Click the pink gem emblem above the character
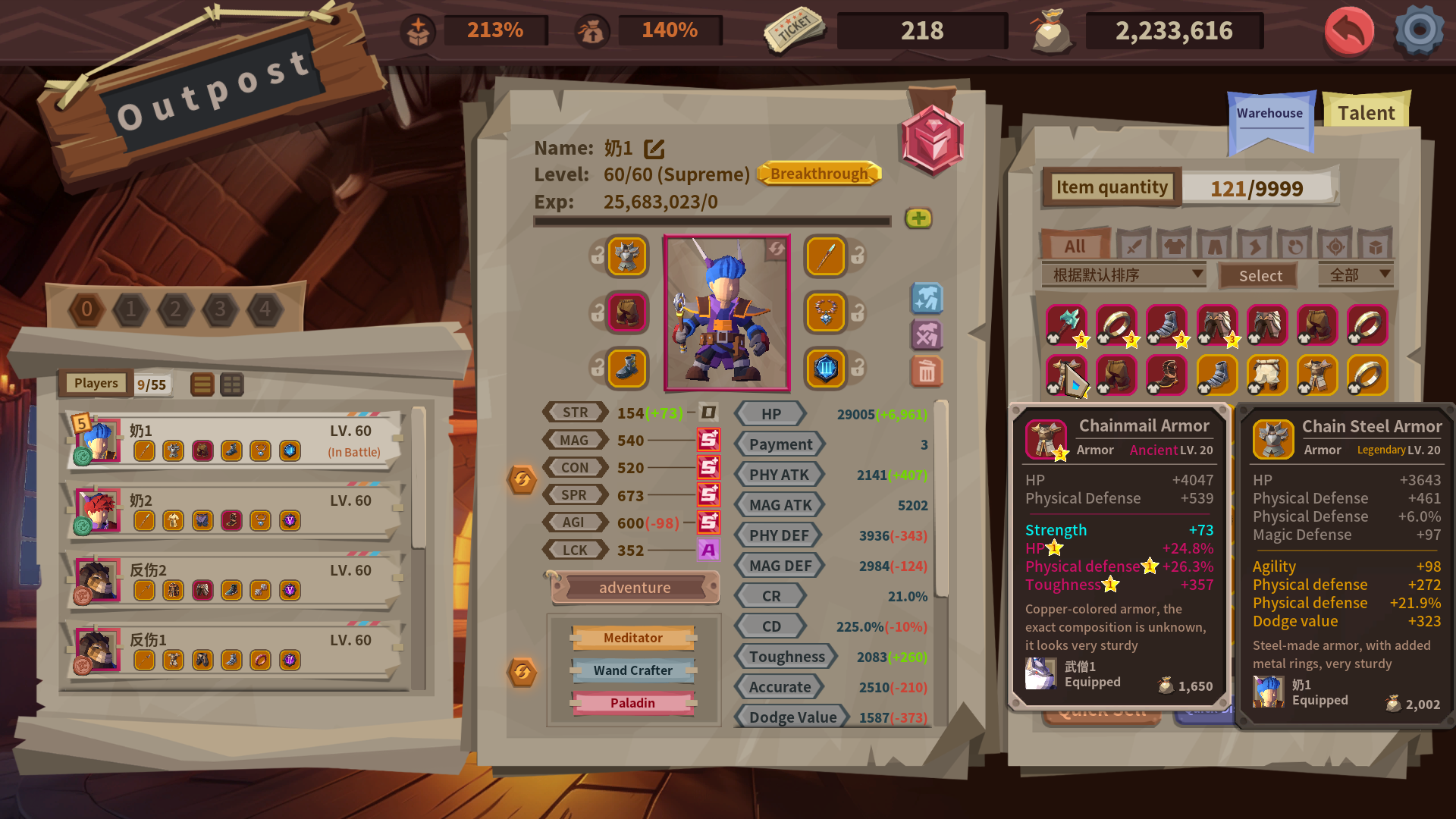The height and width of the screenshot is (819, 1456). coord(934,141)
